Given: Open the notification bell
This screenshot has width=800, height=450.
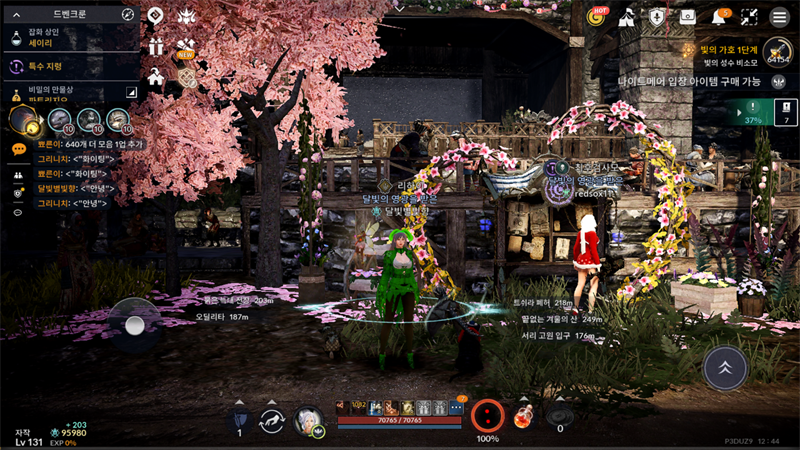Looking at the screenshot, I should point(719,17).
